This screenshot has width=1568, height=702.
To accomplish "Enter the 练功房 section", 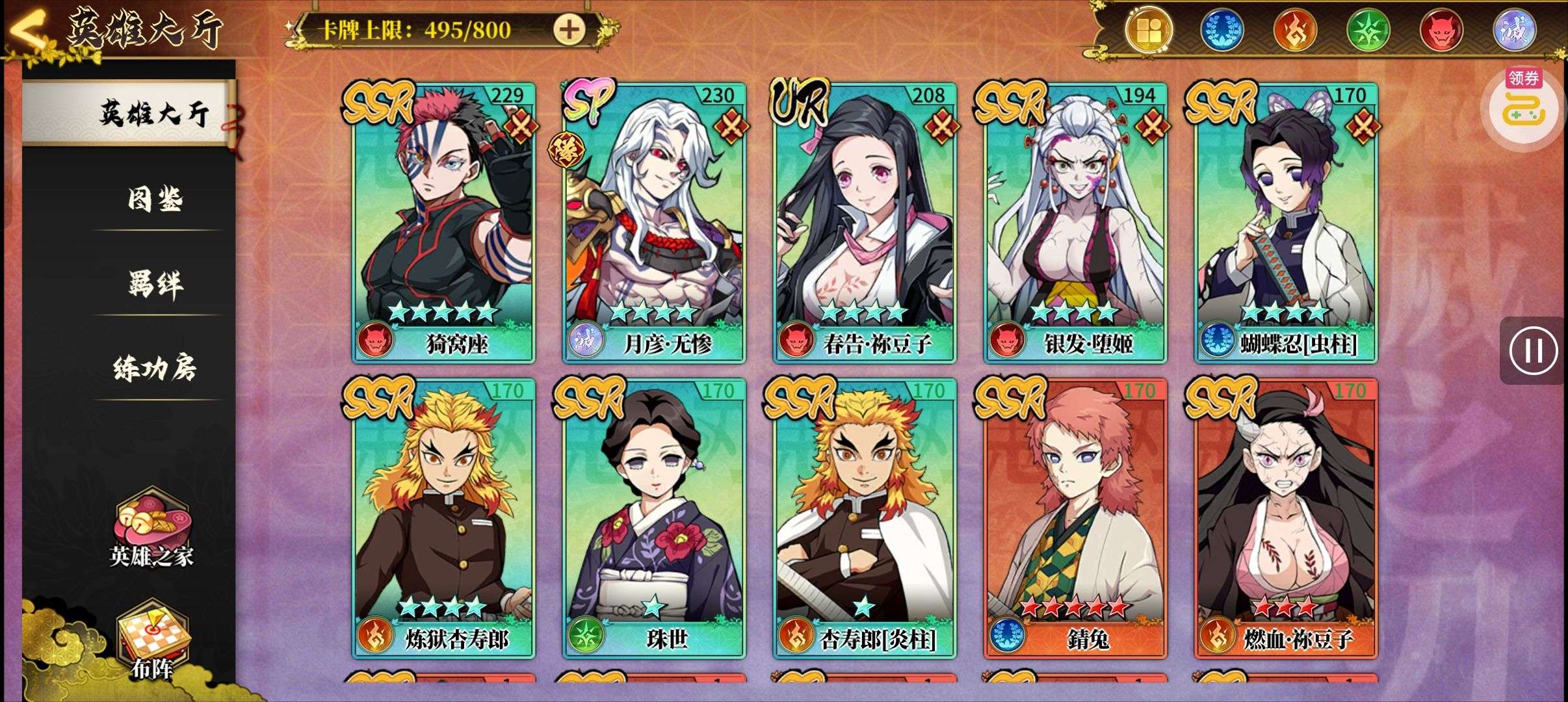I will pos(155,368).
